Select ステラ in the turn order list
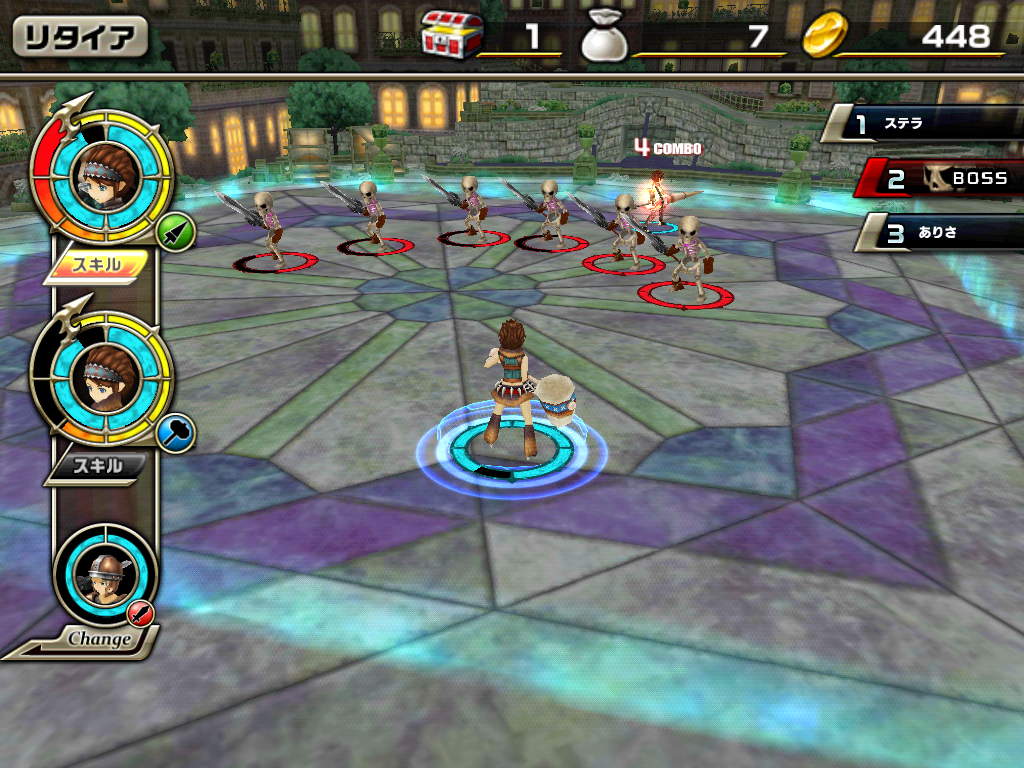The width and height of the screenshot is (1024, 768). (x=925, y=125)
